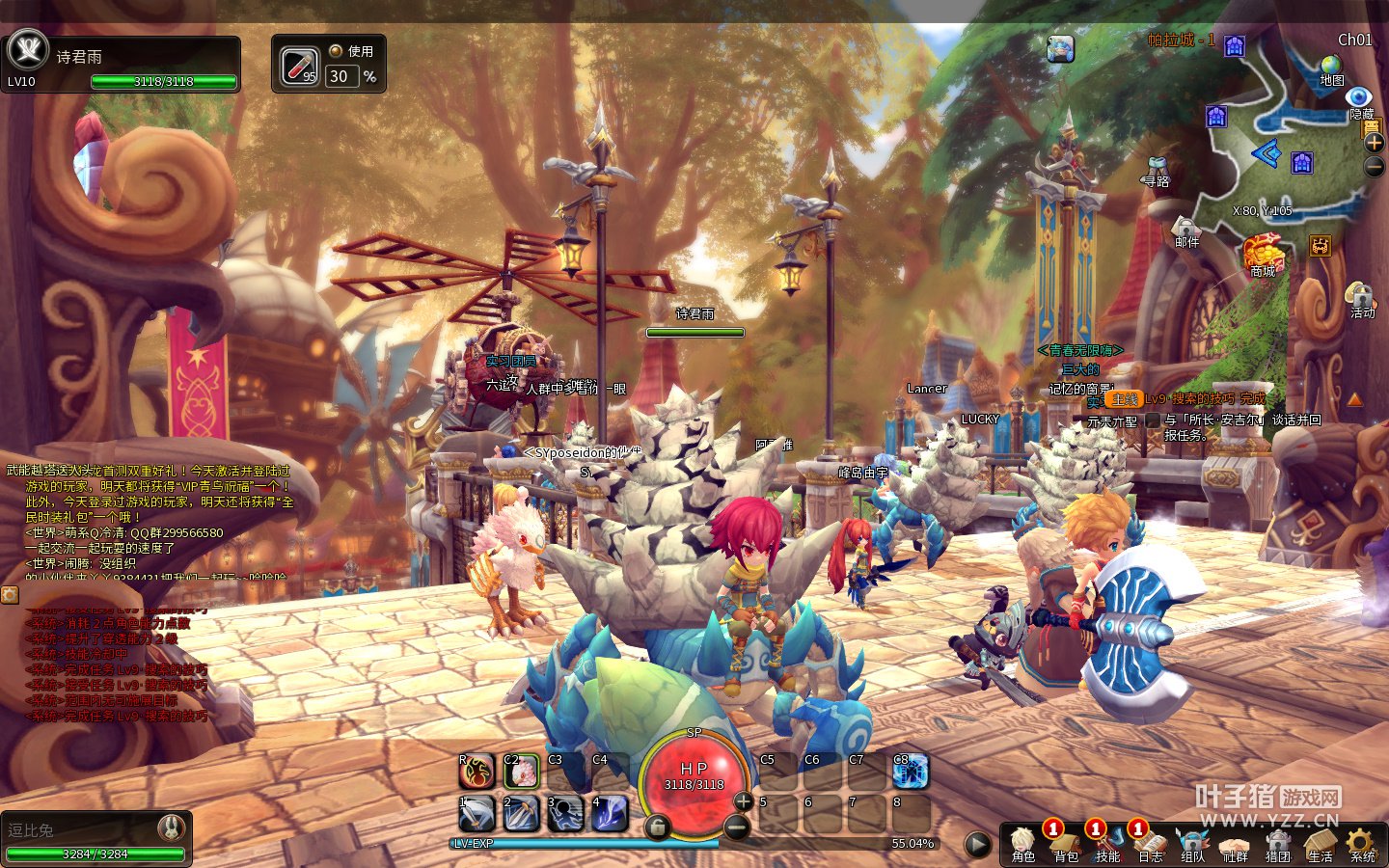
Task: Use the sword slash skill in slot 1
Action: 477,814
